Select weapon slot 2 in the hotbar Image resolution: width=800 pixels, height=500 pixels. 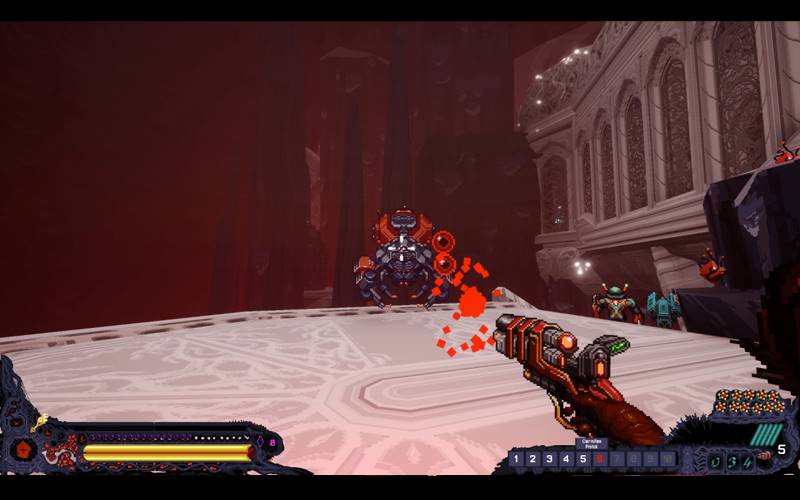coord(533,459)
